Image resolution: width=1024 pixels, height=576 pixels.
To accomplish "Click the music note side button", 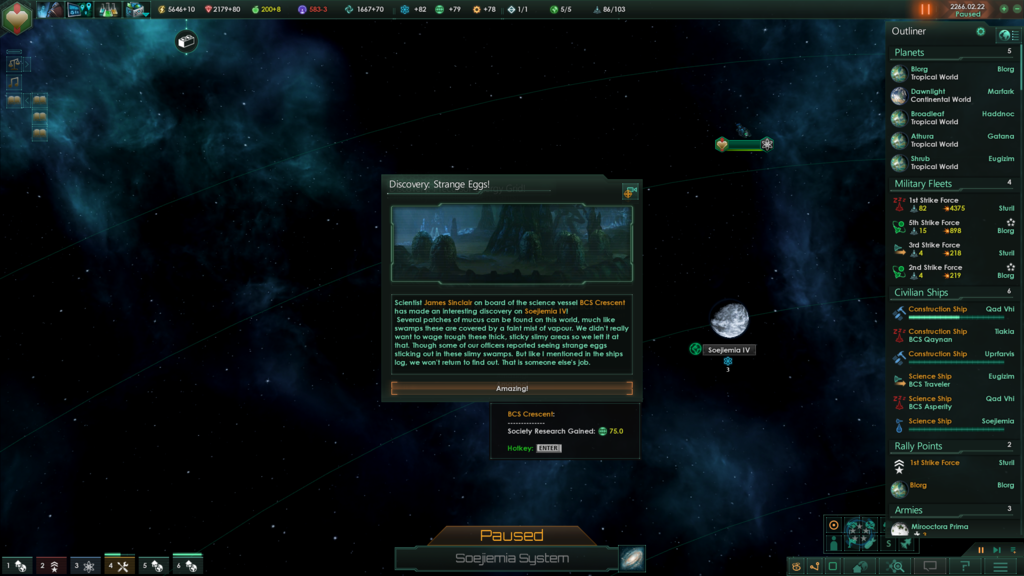I will (x=15, y=81).
